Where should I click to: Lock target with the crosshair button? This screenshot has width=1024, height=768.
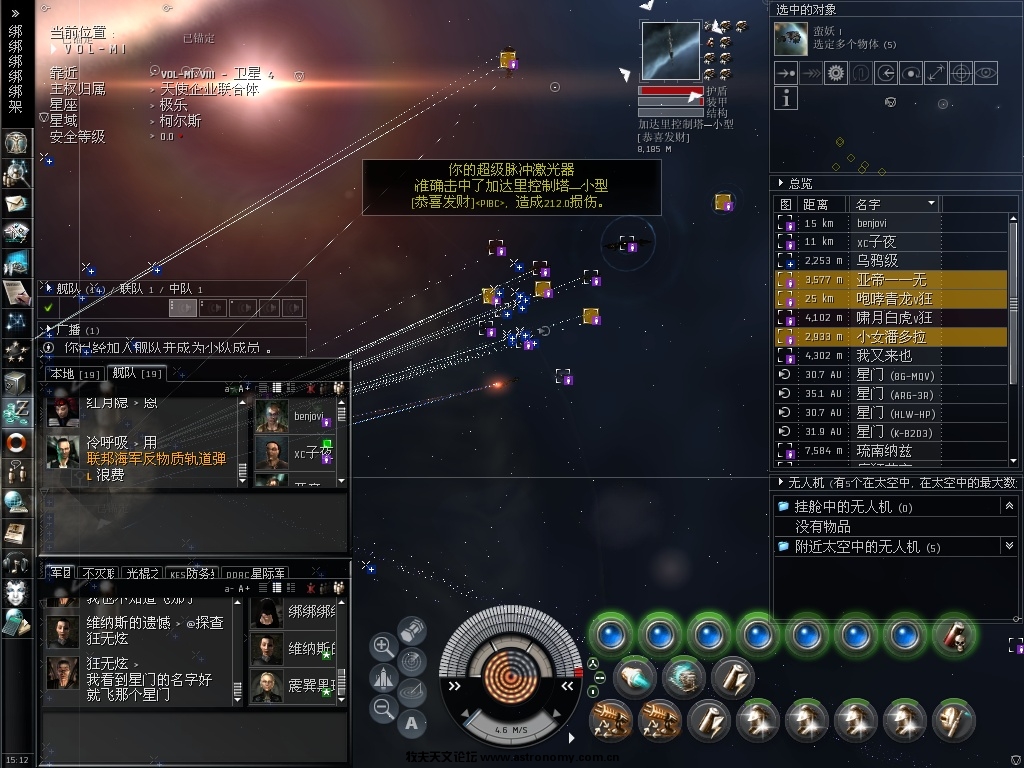[961, 72]
